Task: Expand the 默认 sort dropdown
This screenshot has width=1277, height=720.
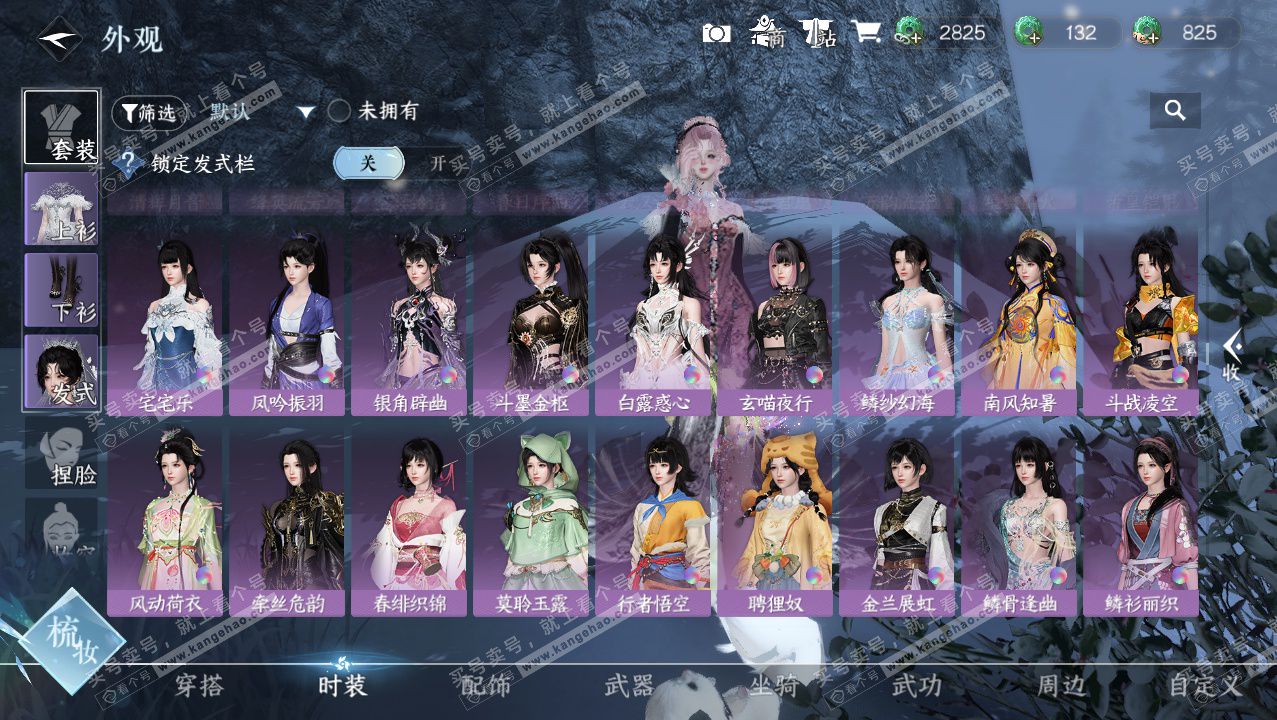Action: coord(306,112)
